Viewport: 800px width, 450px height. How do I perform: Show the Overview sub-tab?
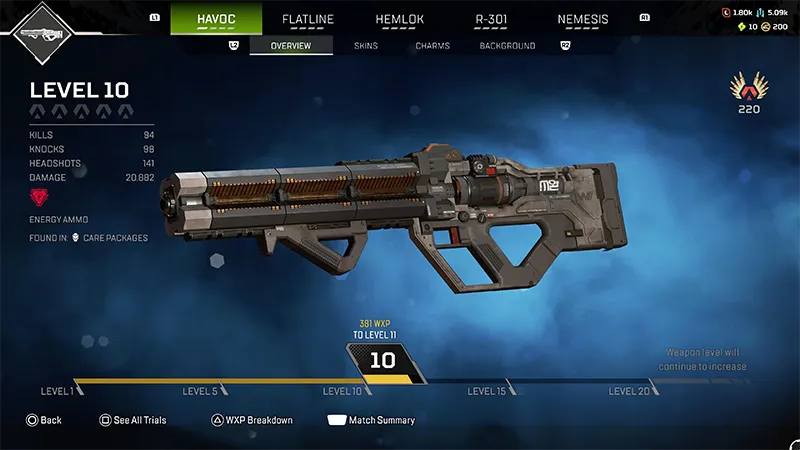[291, 46]
